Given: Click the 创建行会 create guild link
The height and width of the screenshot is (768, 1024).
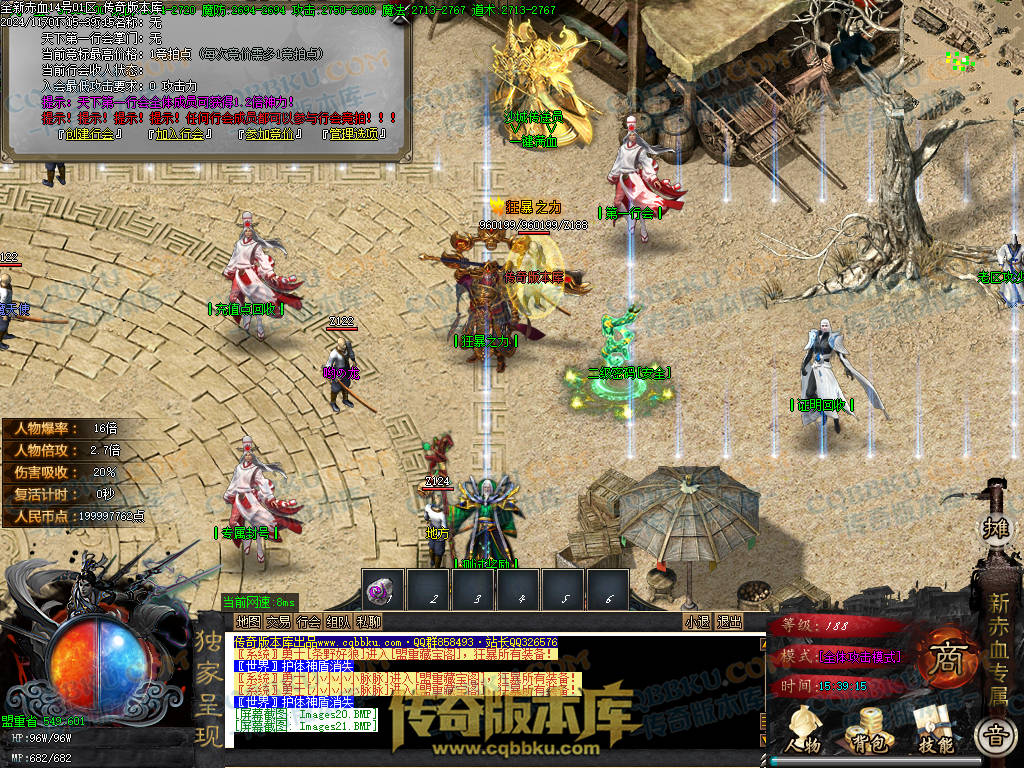Looking at the screenshot, I should (x=89, y=134).
